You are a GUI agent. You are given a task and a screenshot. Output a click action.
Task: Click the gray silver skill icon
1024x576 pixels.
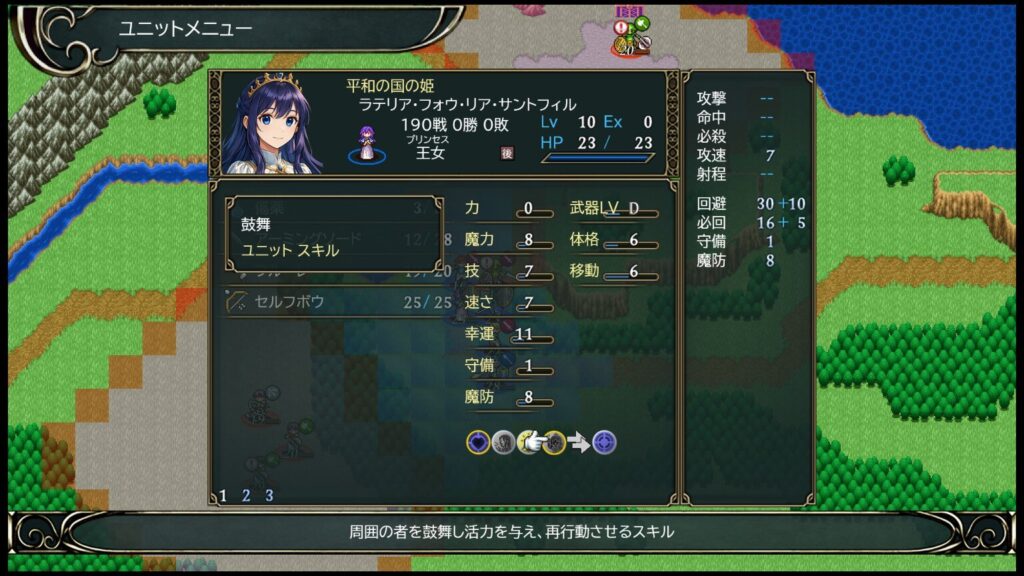point(503,442)
